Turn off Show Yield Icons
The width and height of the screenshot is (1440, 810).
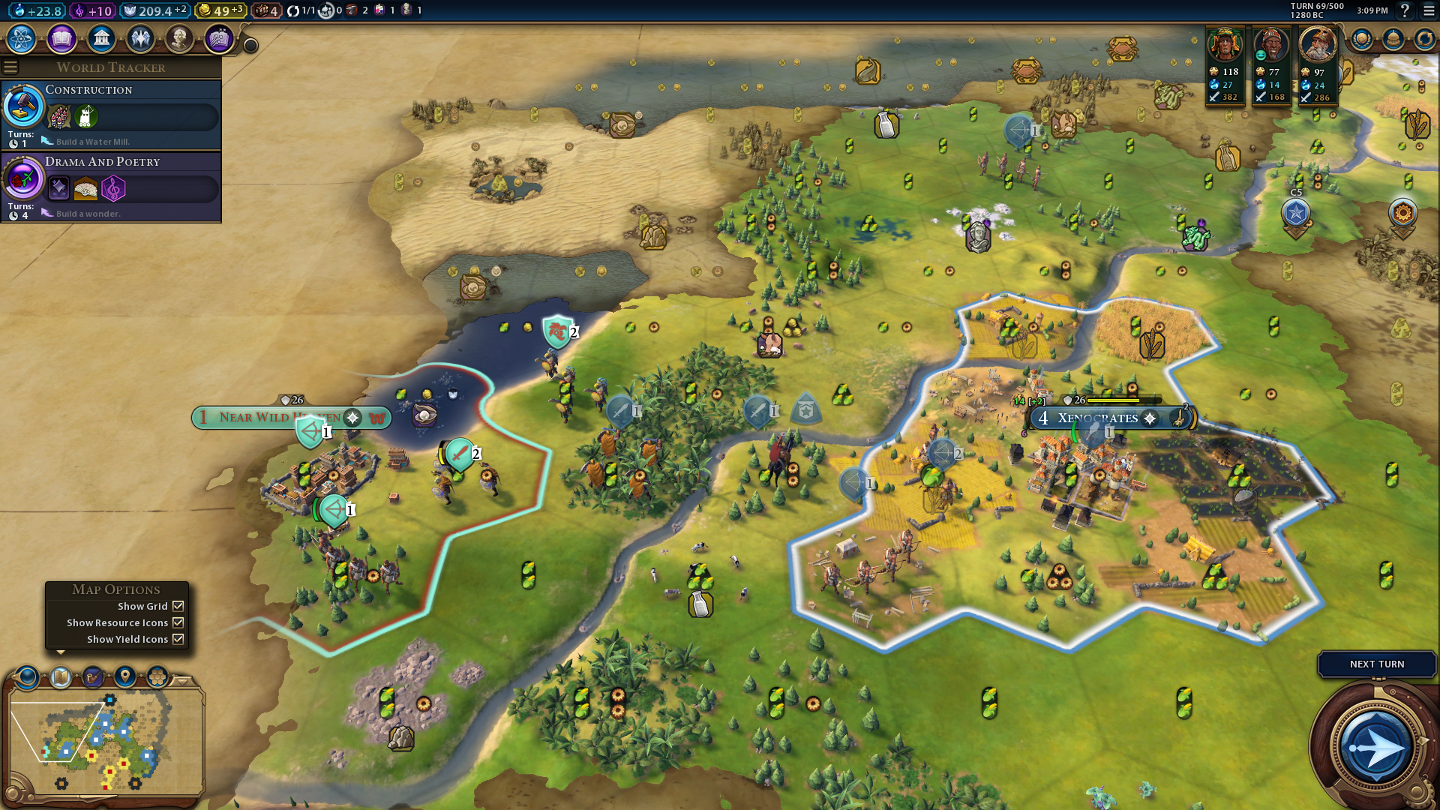[178, 639]
